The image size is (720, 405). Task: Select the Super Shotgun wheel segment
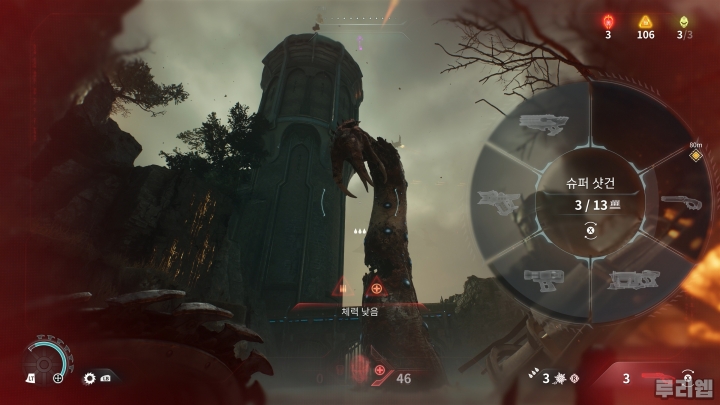click(x=680, y=203)
